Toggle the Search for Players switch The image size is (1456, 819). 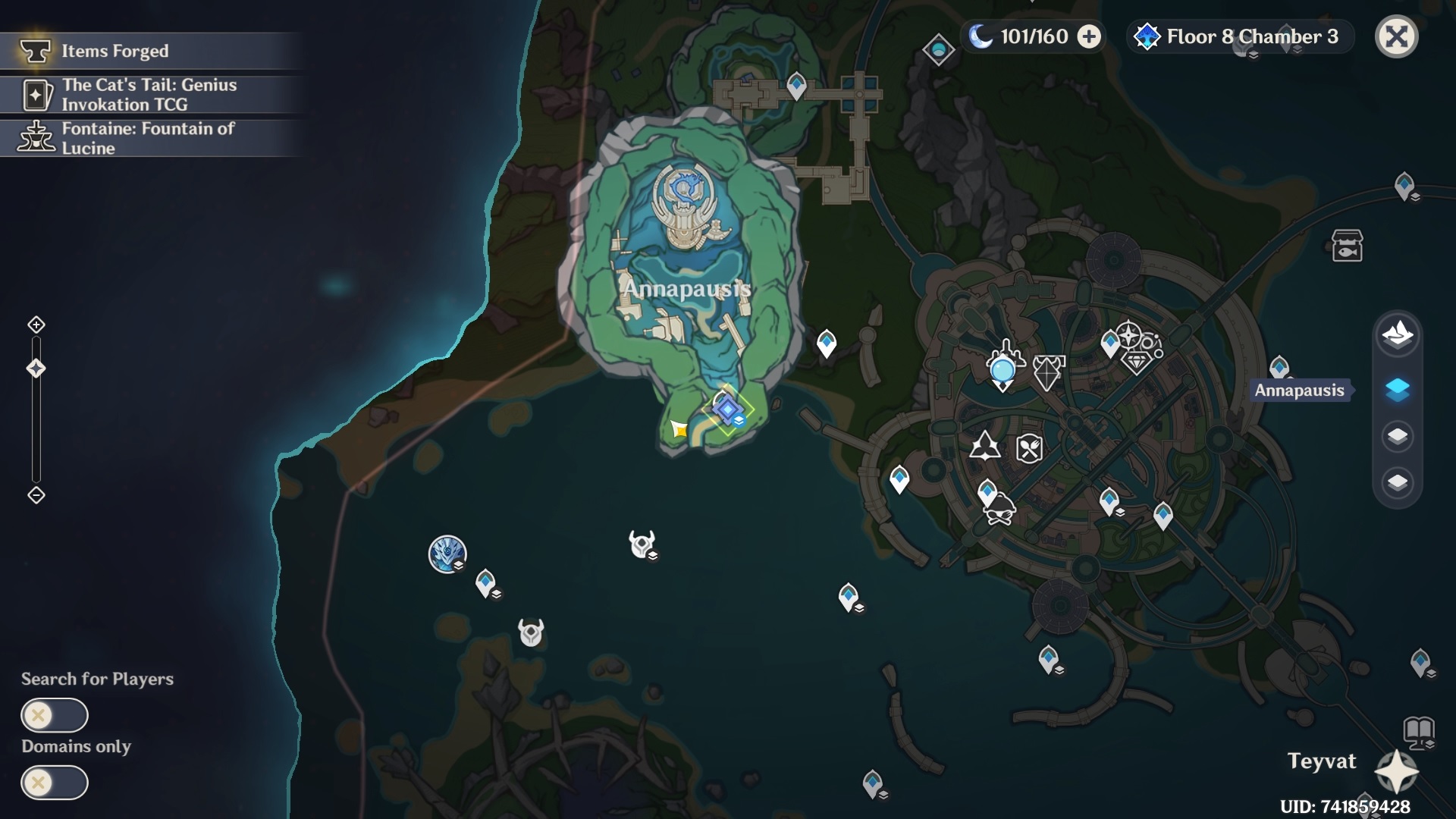click(x=55, y=715)
